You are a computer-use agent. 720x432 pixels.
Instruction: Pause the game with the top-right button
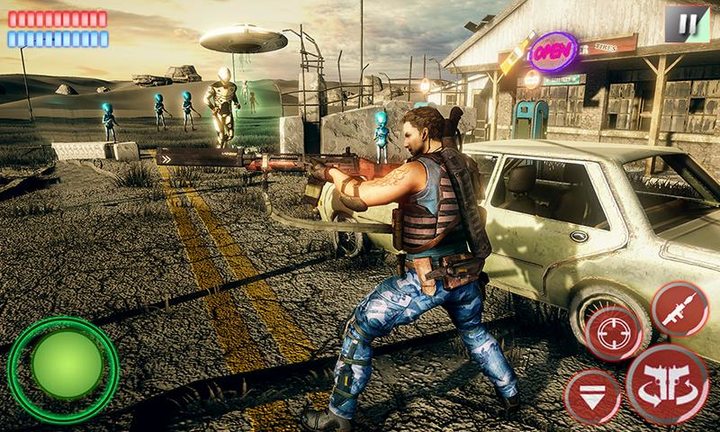(687, 23)
